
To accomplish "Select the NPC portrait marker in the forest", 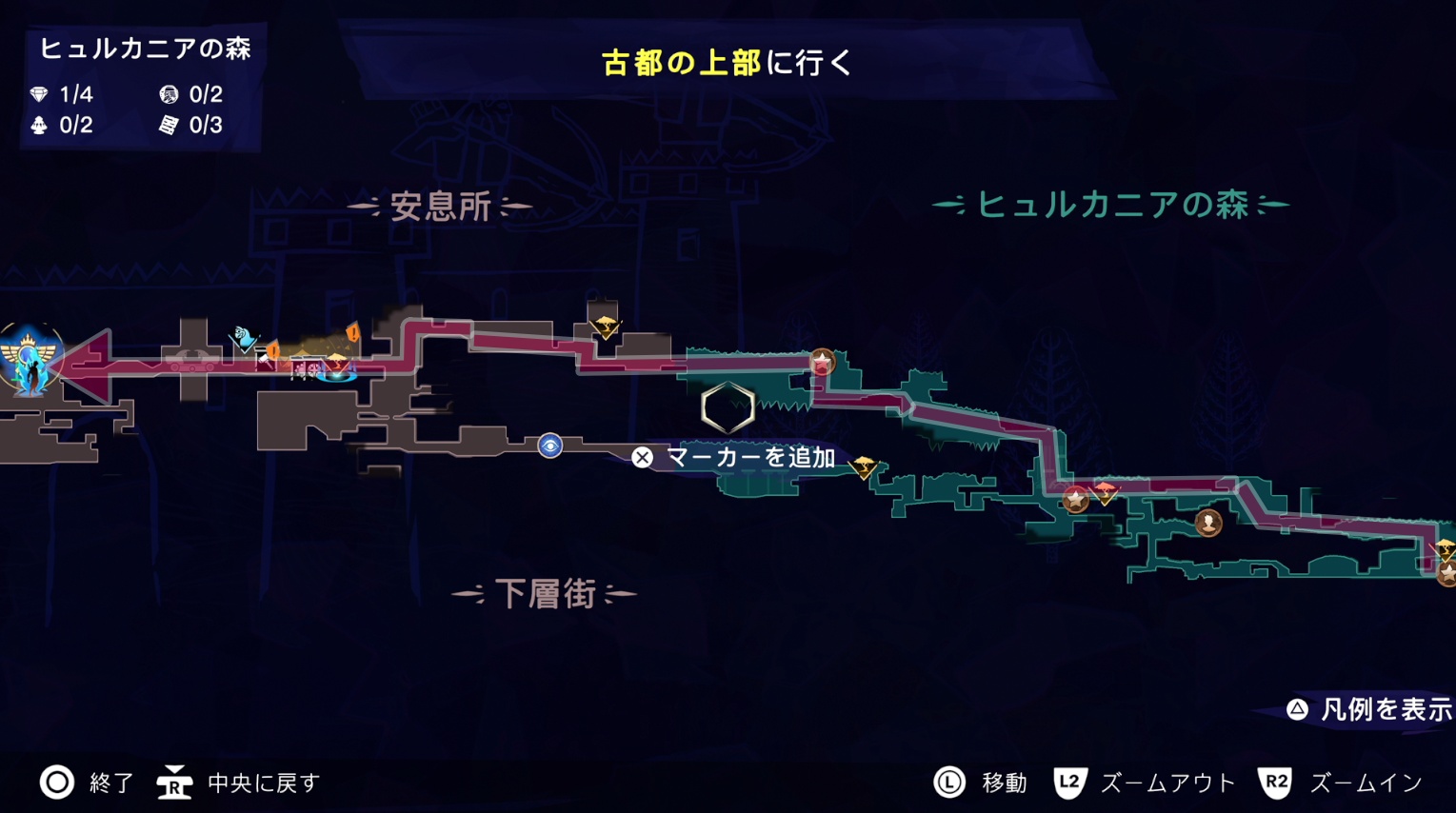I will [1208, 523].
